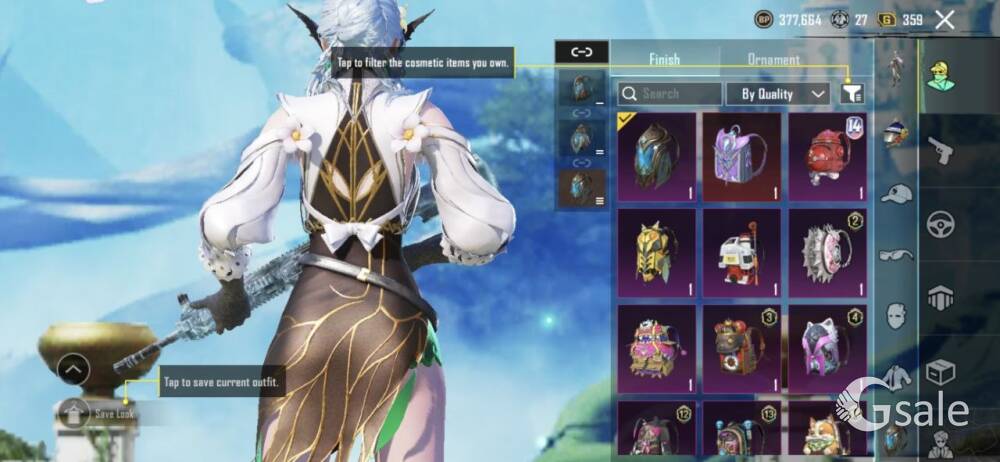Click the up-arrow circle button above Save Look
1000x462 pixels.
72,370
